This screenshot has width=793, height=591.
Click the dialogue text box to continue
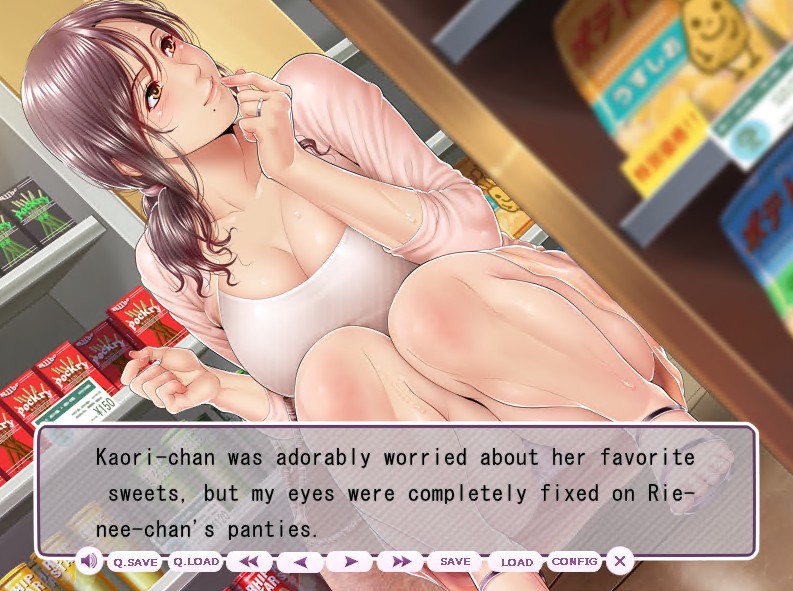(x=396, y=492)
